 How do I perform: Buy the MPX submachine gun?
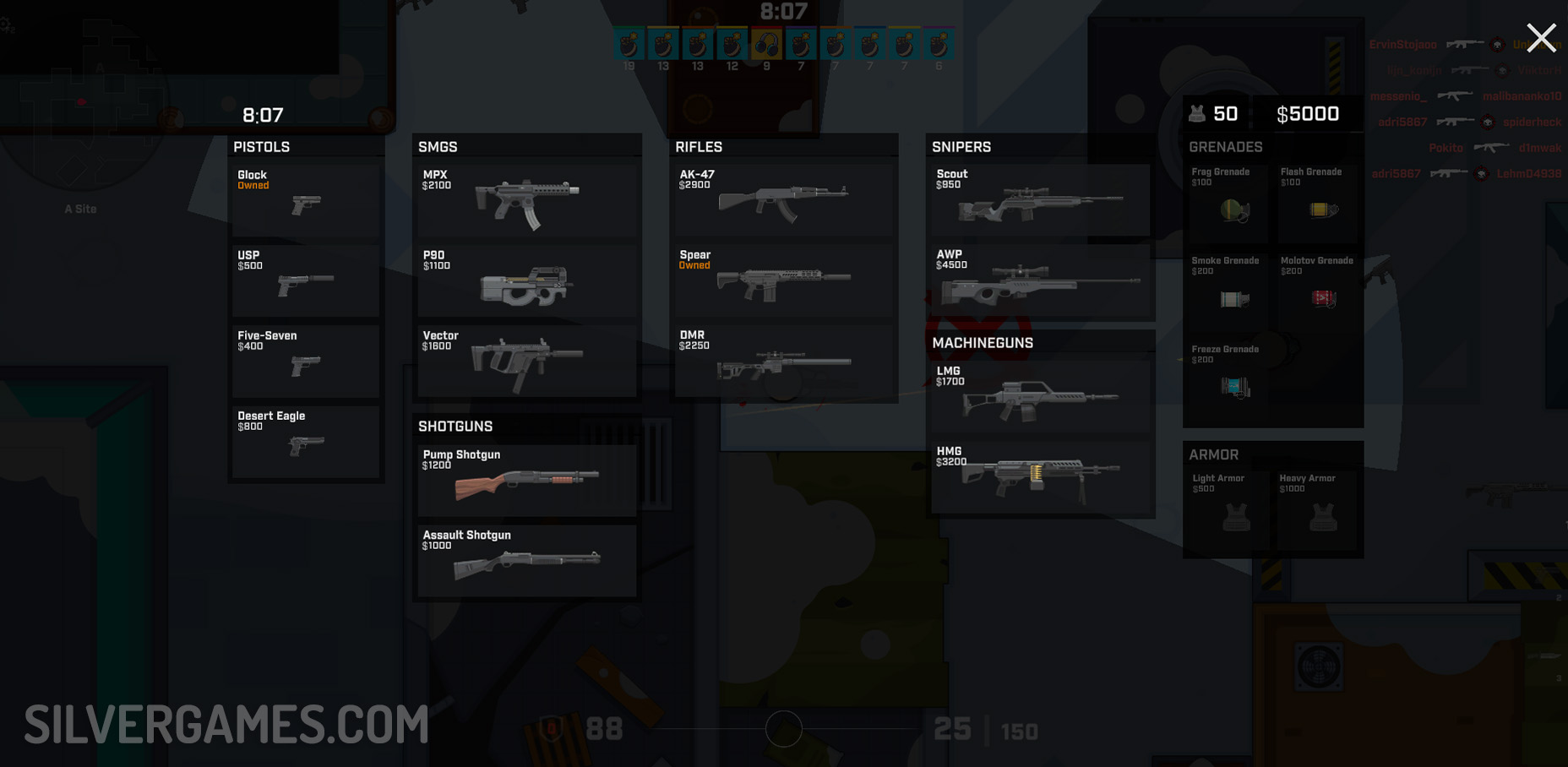point(526,201)
